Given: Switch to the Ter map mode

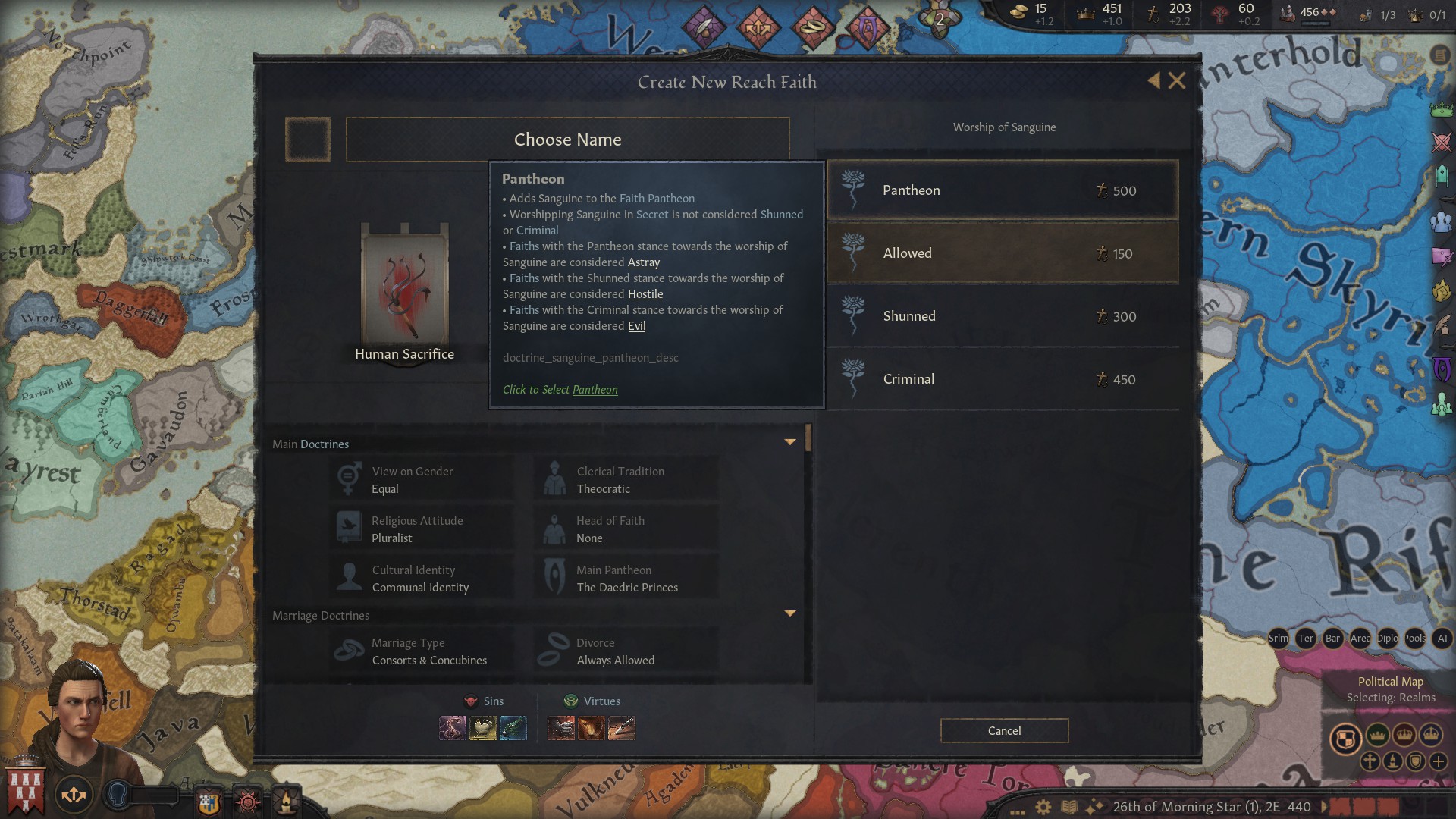Looking at the screenshot, I should click(x=1305, y=638).
